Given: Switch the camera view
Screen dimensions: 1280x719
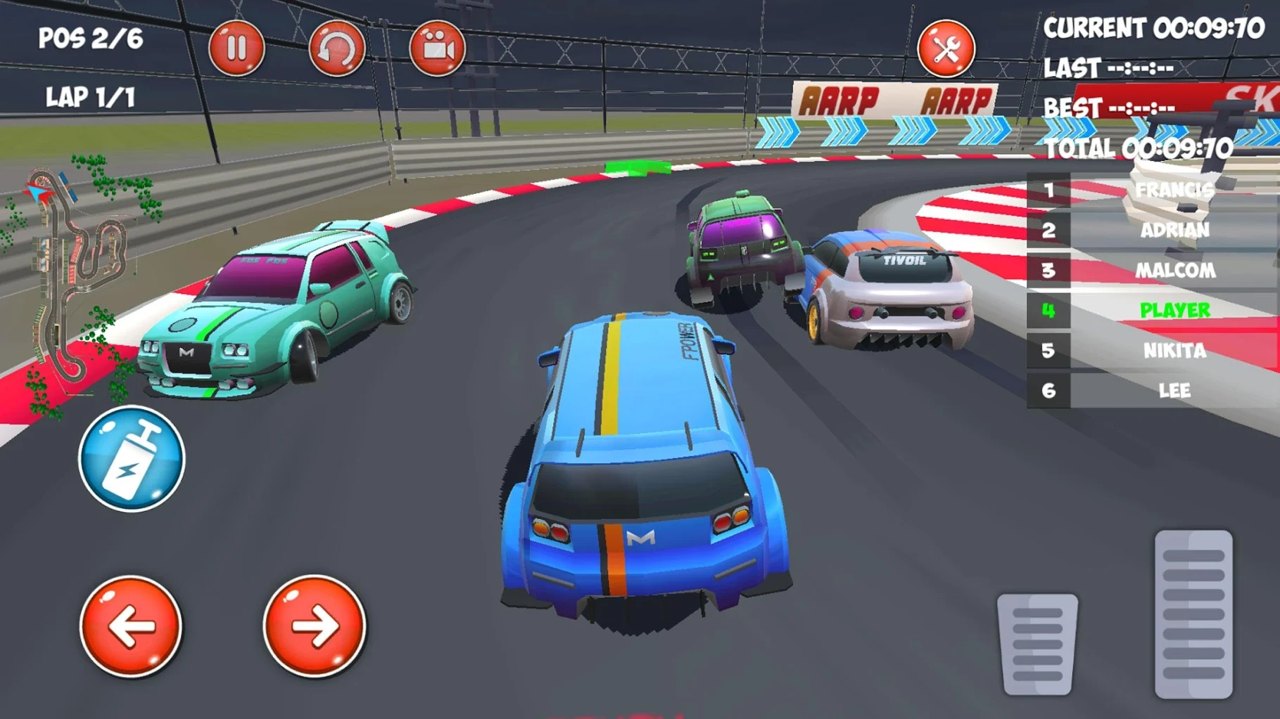Looking at the screenshot, I should 438,48.
